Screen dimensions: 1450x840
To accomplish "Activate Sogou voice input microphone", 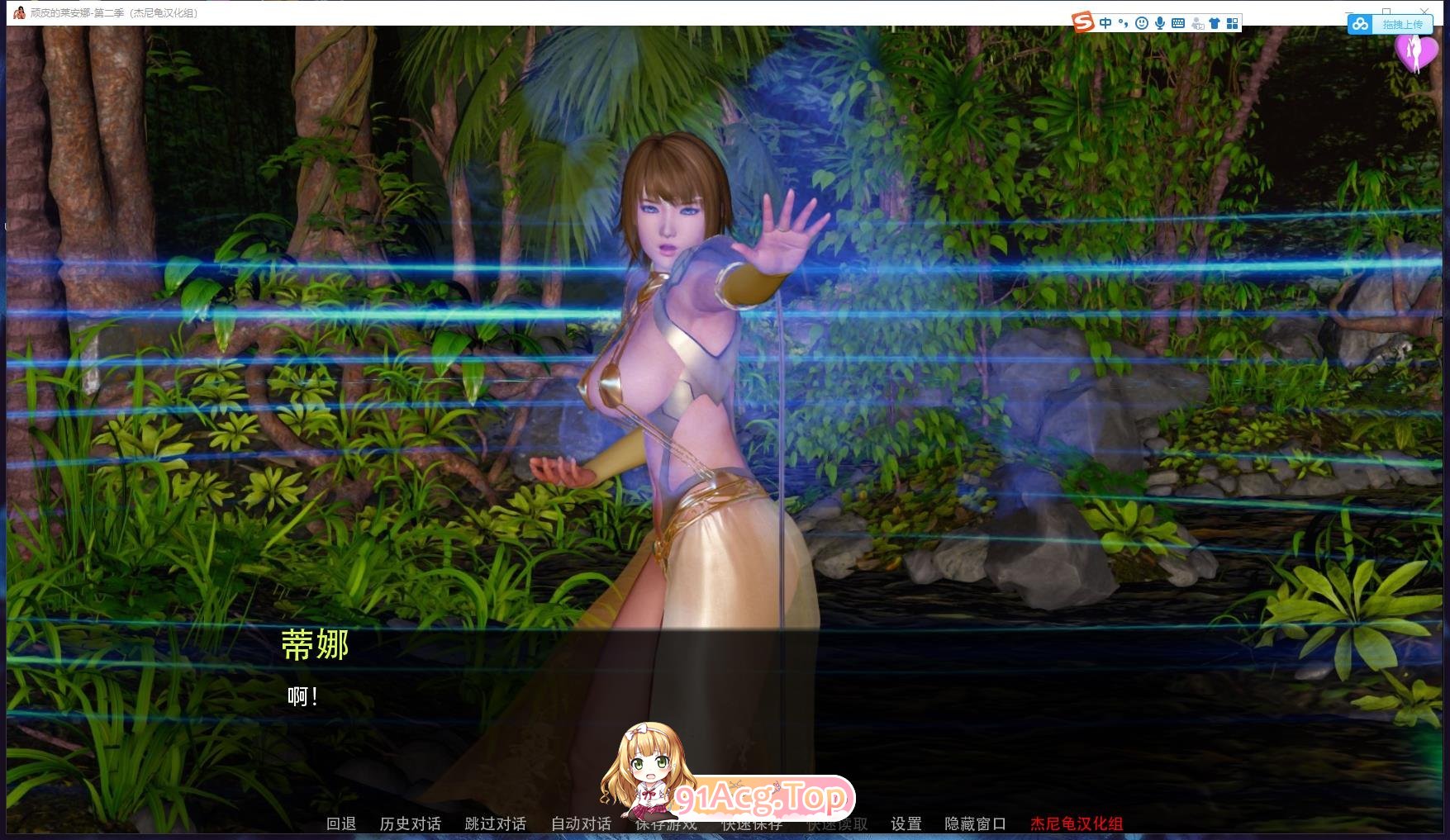I will pos(1160,22).
